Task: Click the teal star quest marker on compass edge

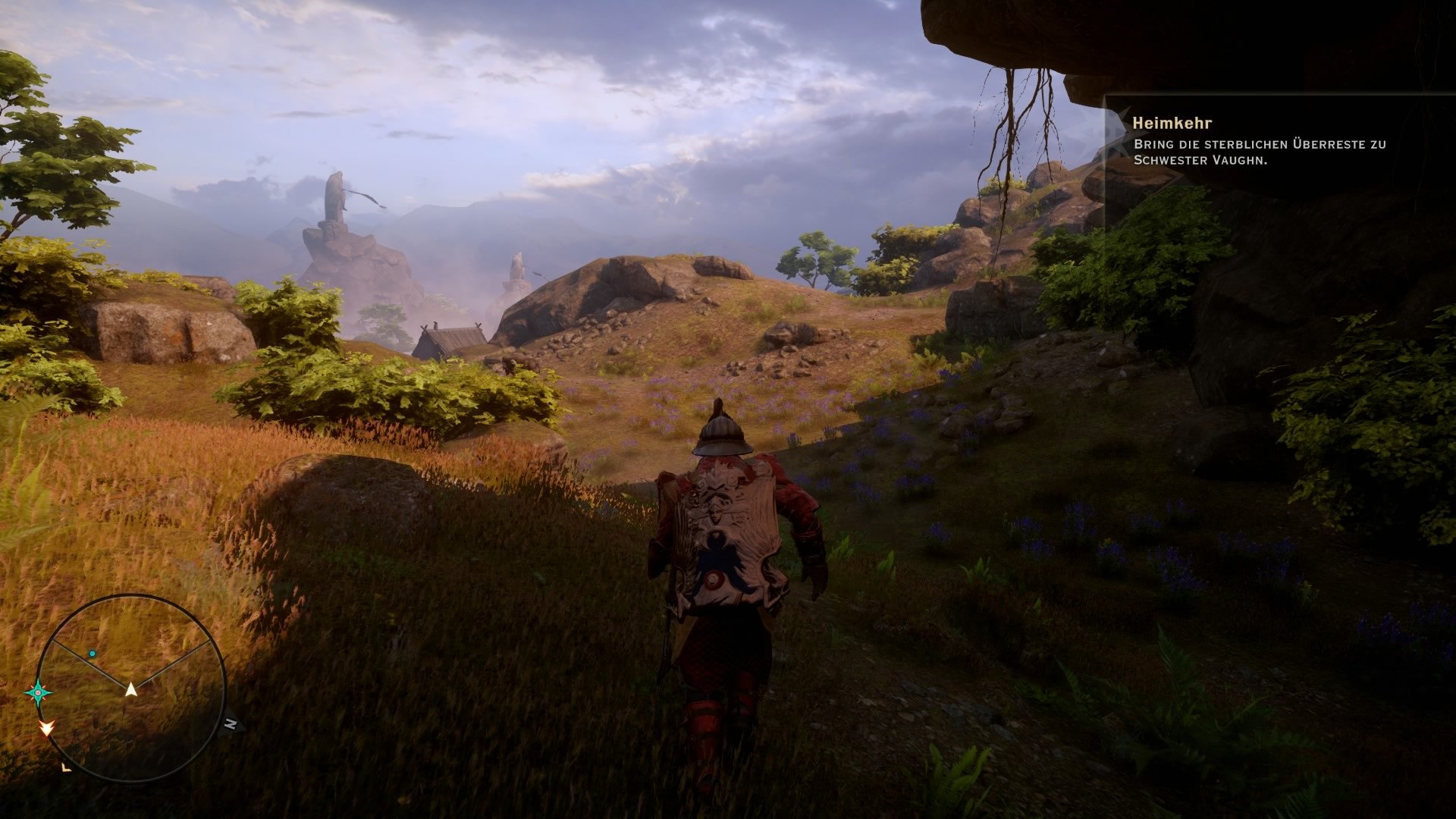Action: tap(37, 692)
